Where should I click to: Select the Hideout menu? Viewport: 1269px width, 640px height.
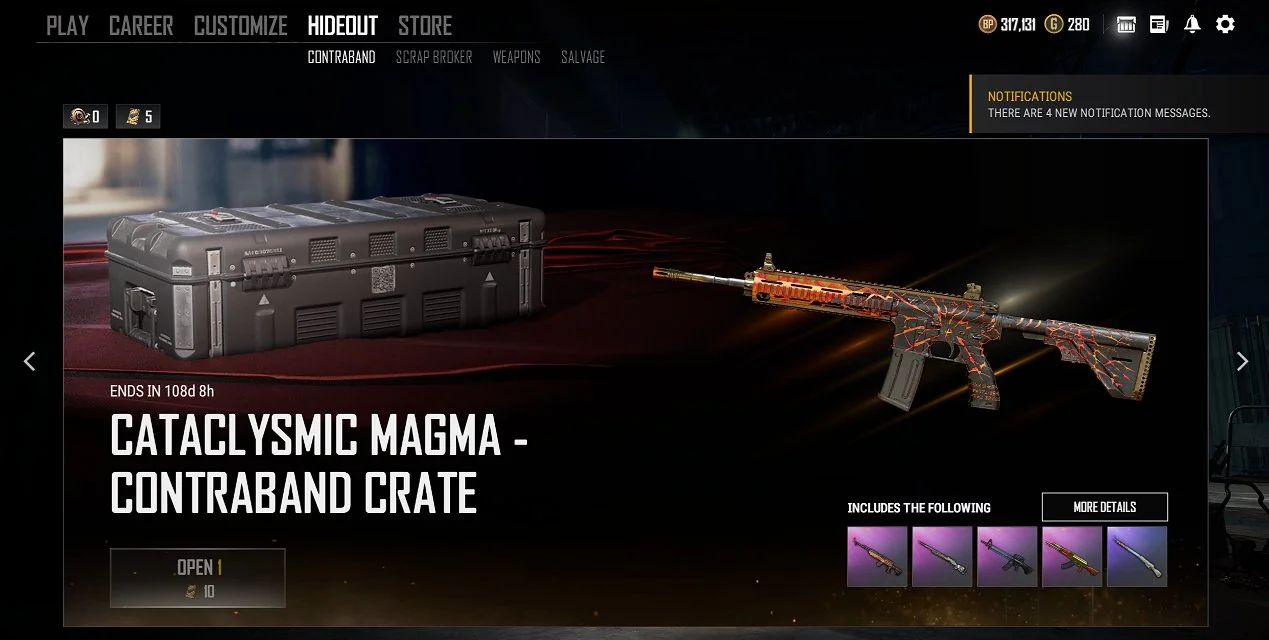(342, 26)
